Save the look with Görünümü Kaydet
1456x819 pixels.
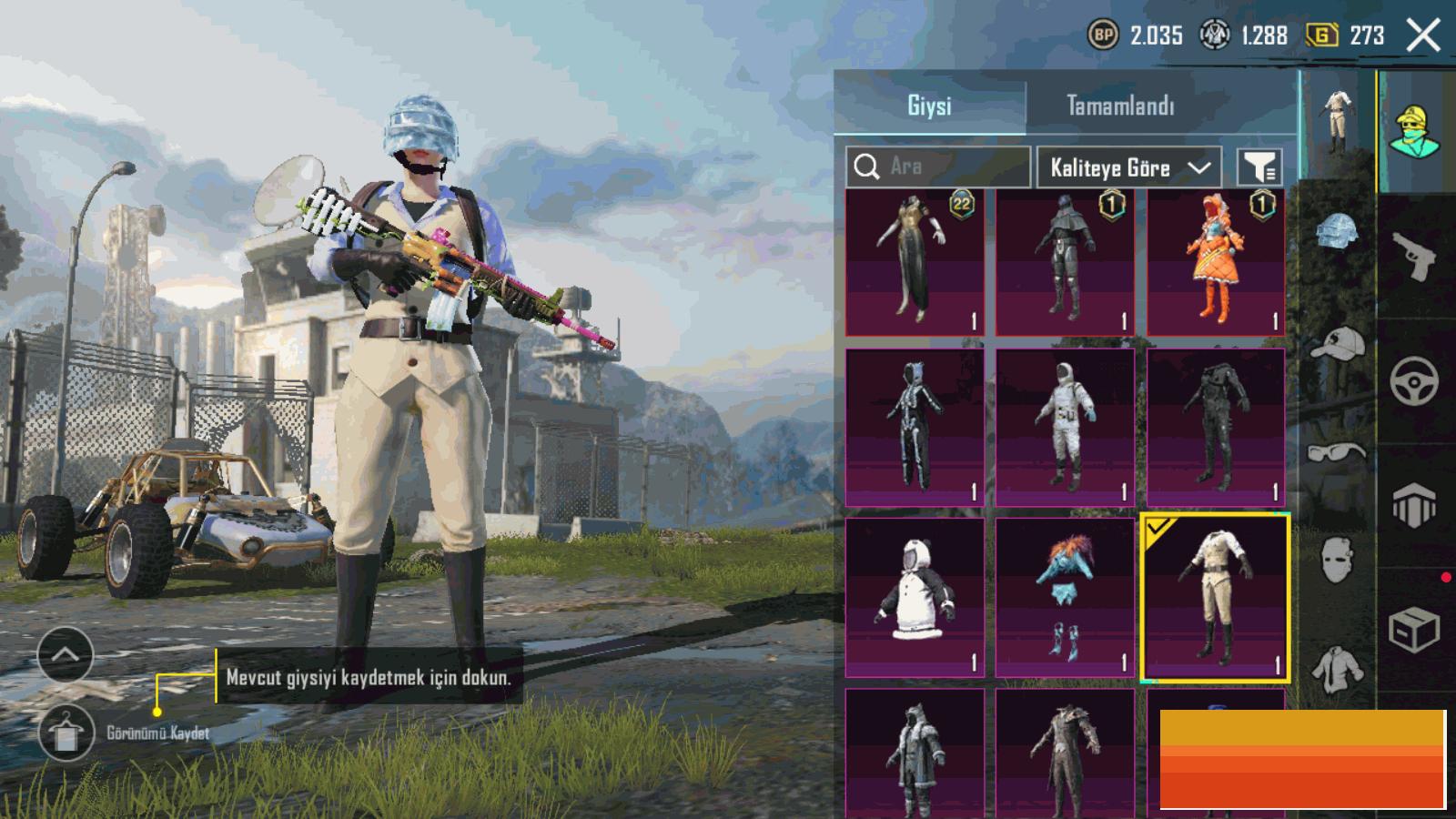[x=67, y=733]
